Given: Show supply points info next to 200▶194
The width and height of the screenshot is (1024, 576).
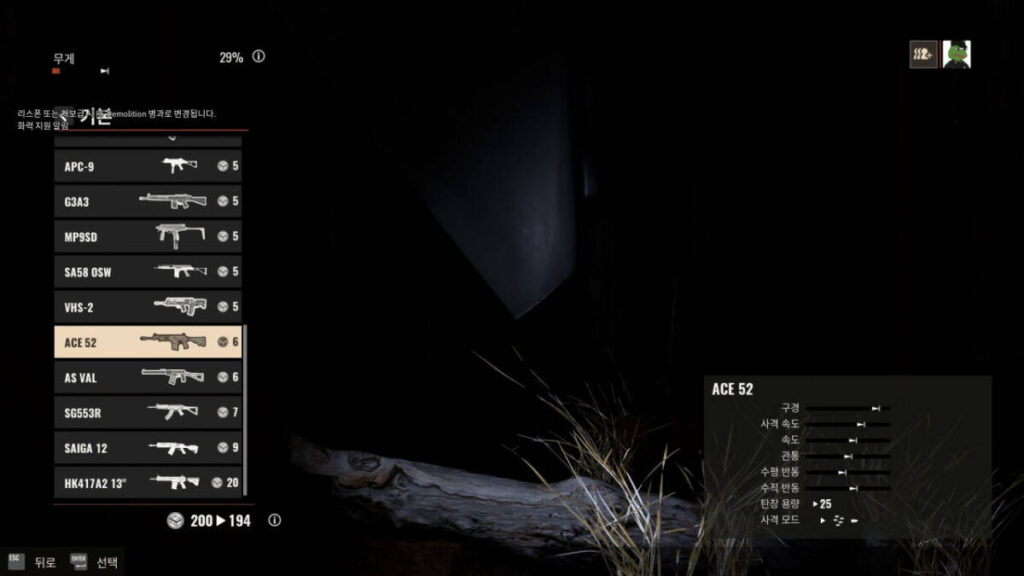Looking at the screenshot, I should [275, 521].
